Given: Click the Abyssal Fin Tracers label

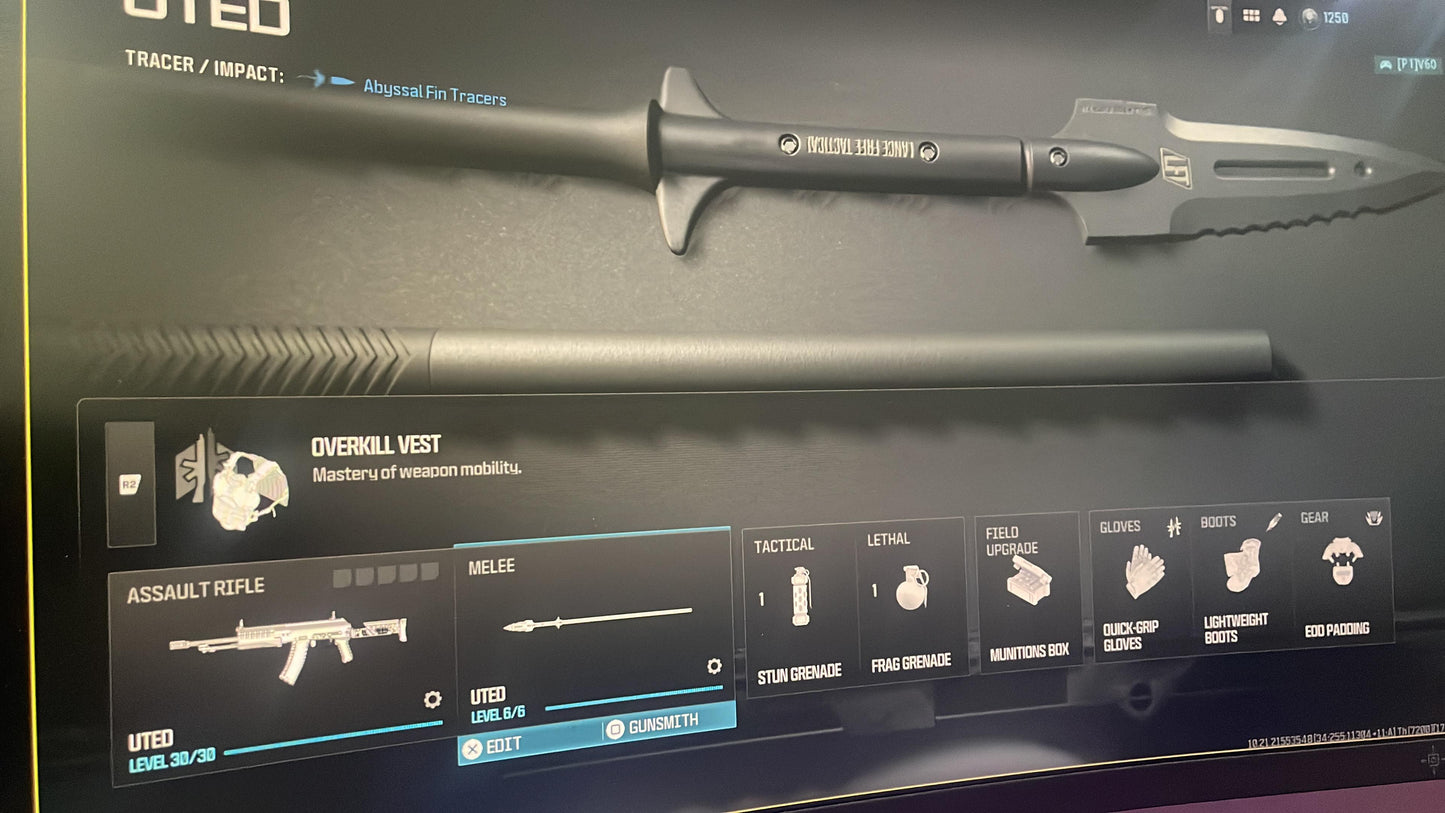Looking at the screenshot, I should 433,96.
